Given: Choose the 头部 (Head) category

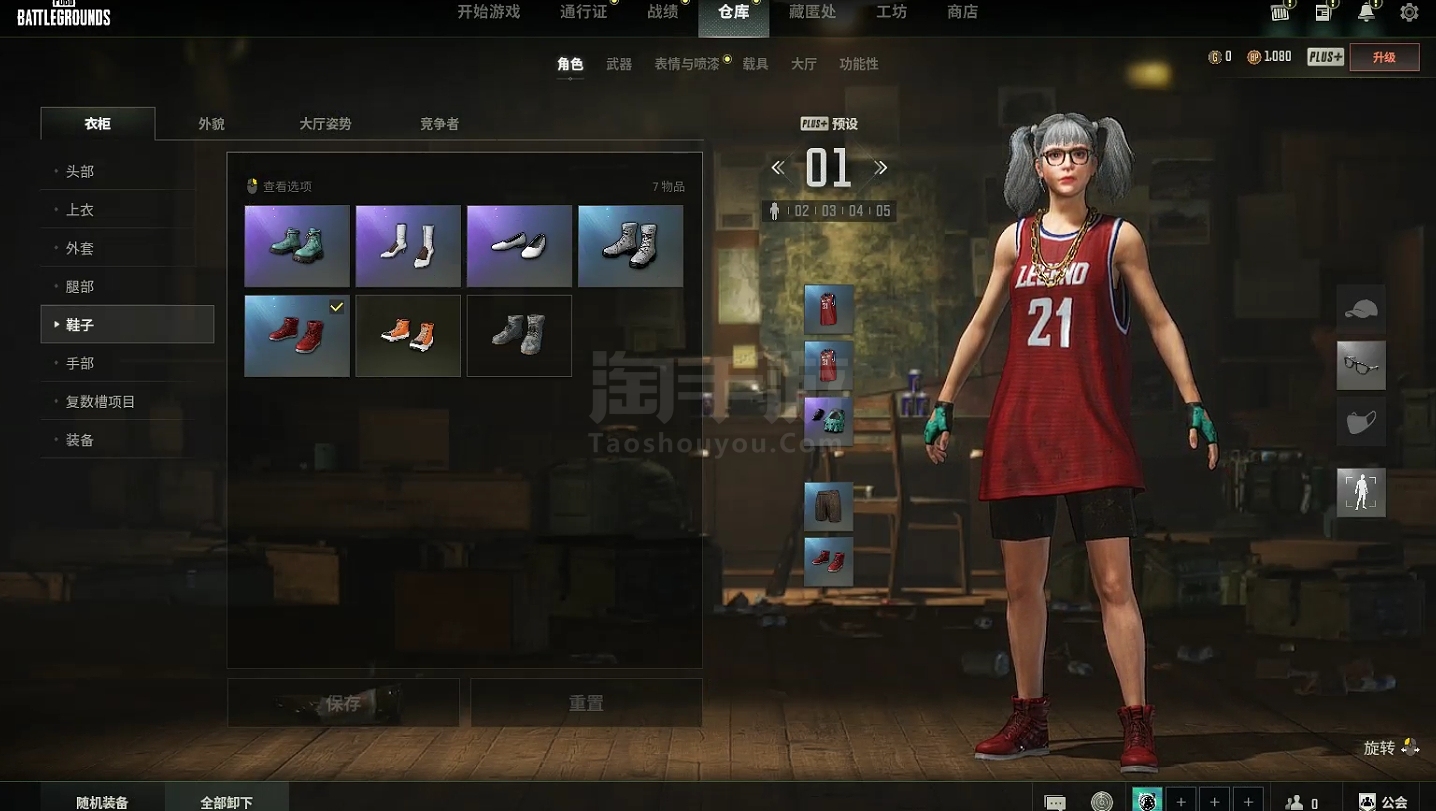Looking at the screenshot, I should (80, 172).
